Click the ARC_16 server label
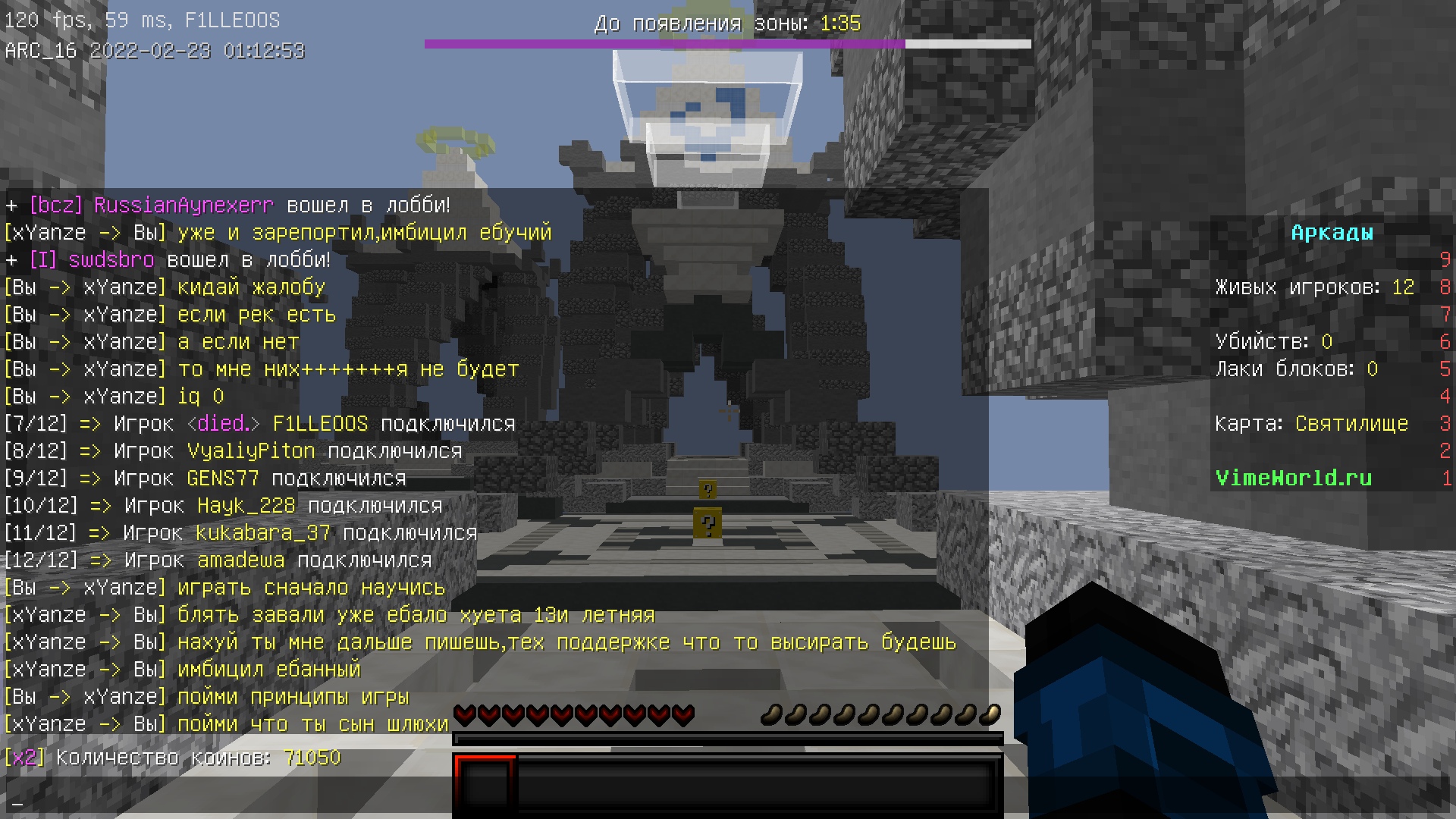This screenshot has width=1456, height=819. pos(38,50)
